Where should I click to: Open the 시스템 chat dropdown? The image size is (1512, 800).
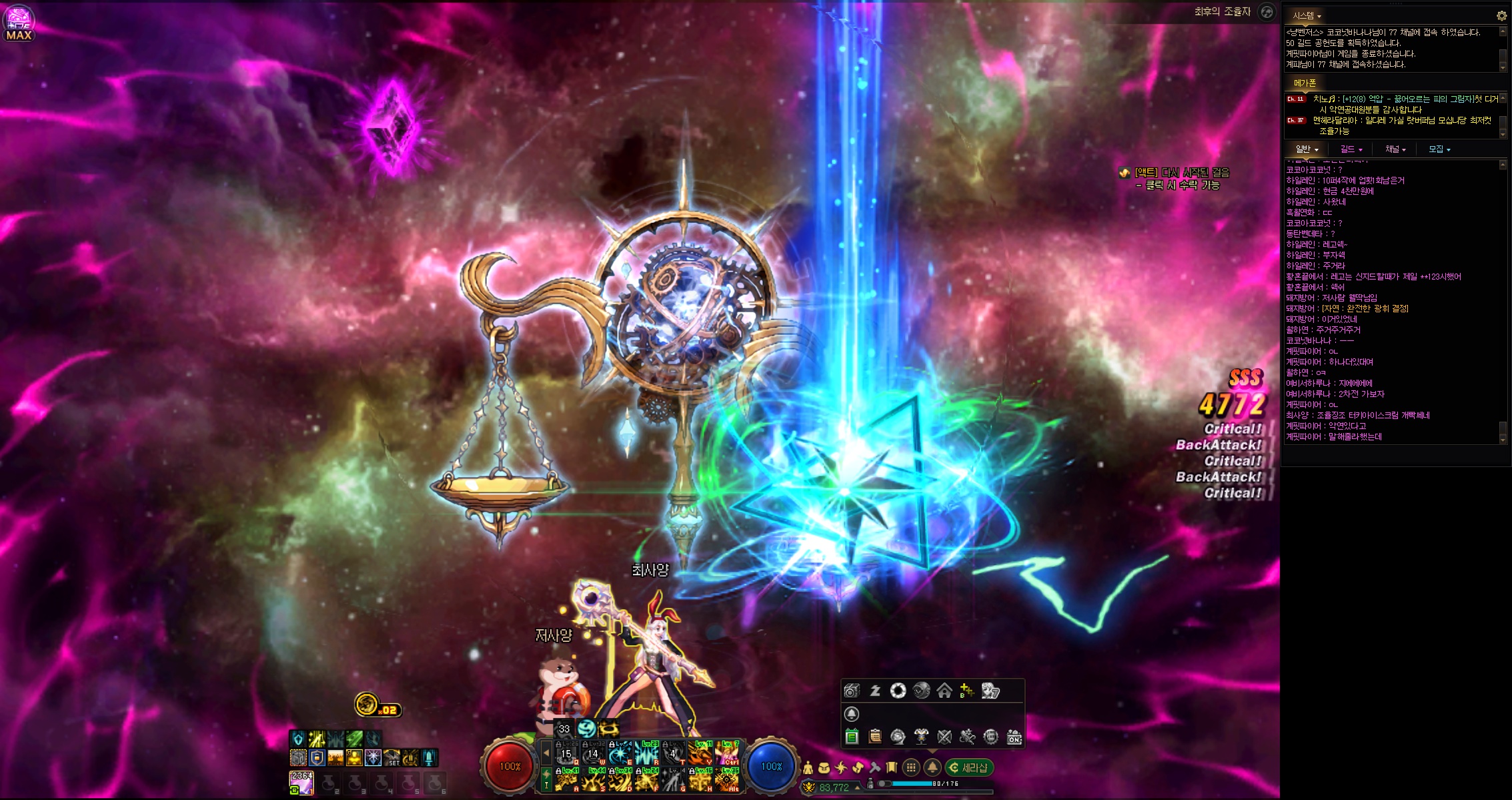[1307, 15]
